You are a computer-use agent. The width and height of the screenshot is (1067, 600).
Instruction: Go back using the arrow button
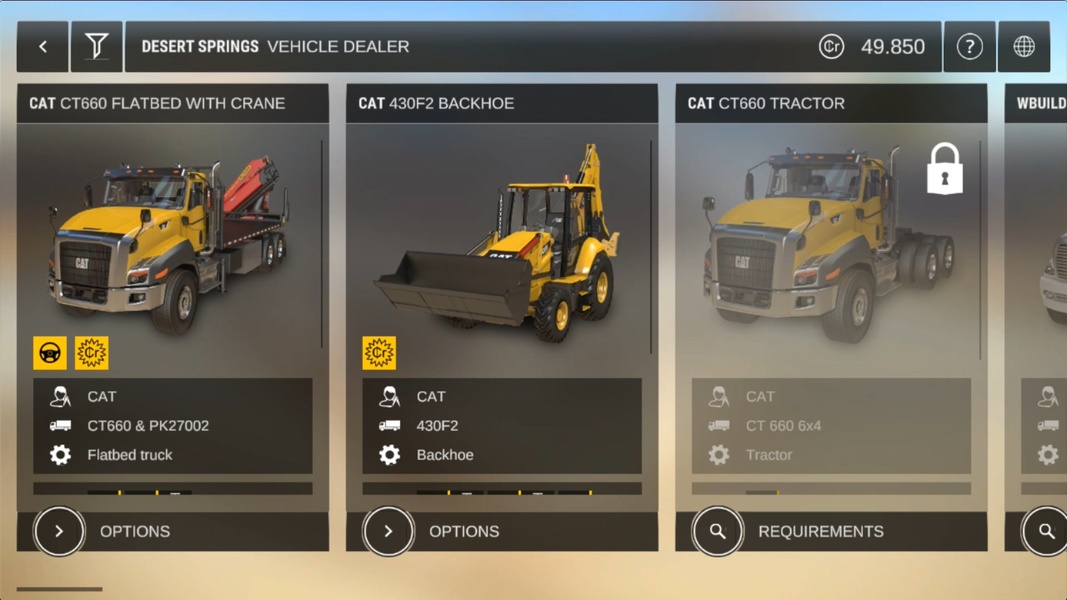pyautogui.click(x=43, y=47)
